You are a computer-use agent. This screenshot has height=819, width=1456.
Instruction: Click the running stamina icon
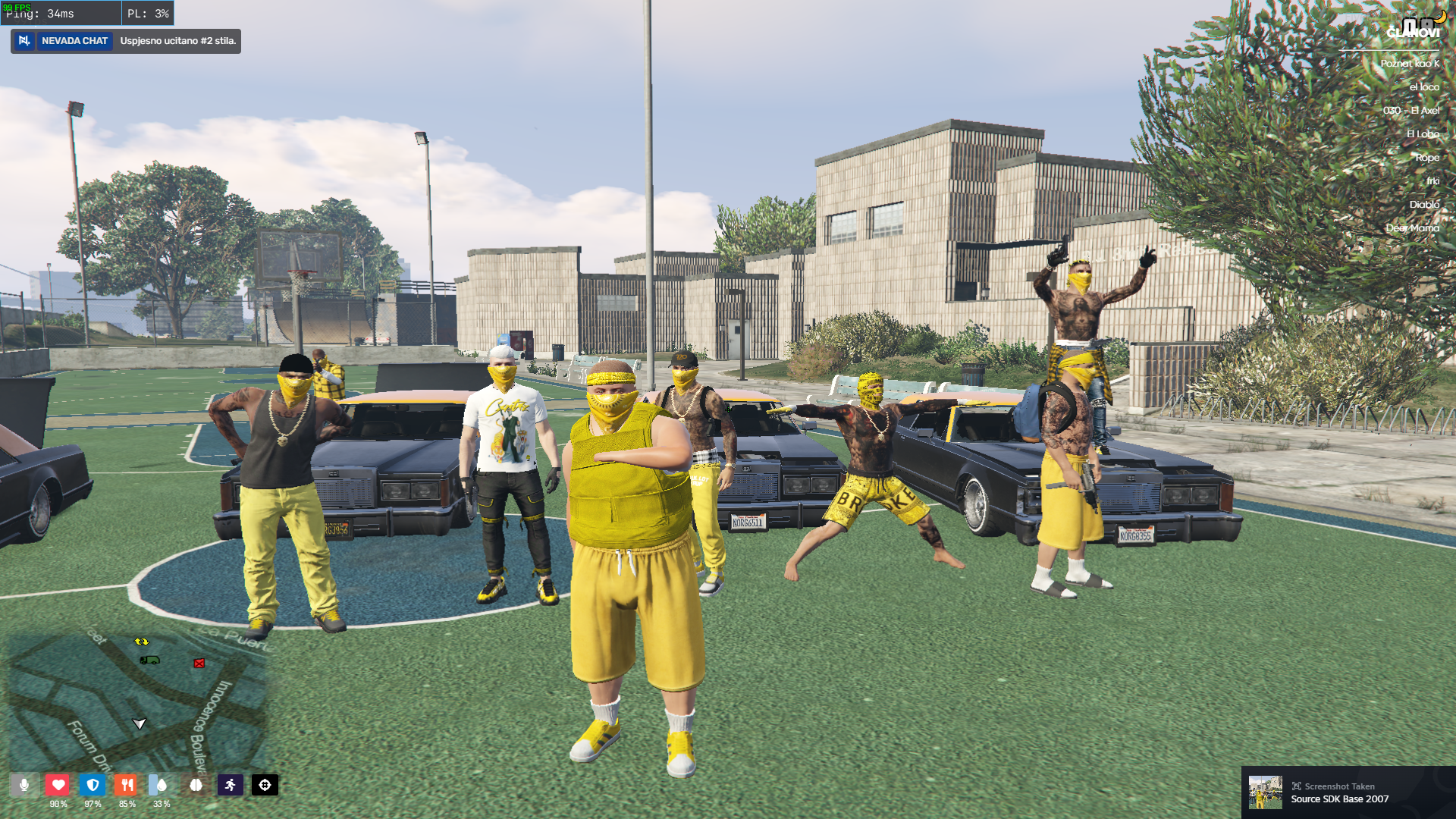click(231, 786)
